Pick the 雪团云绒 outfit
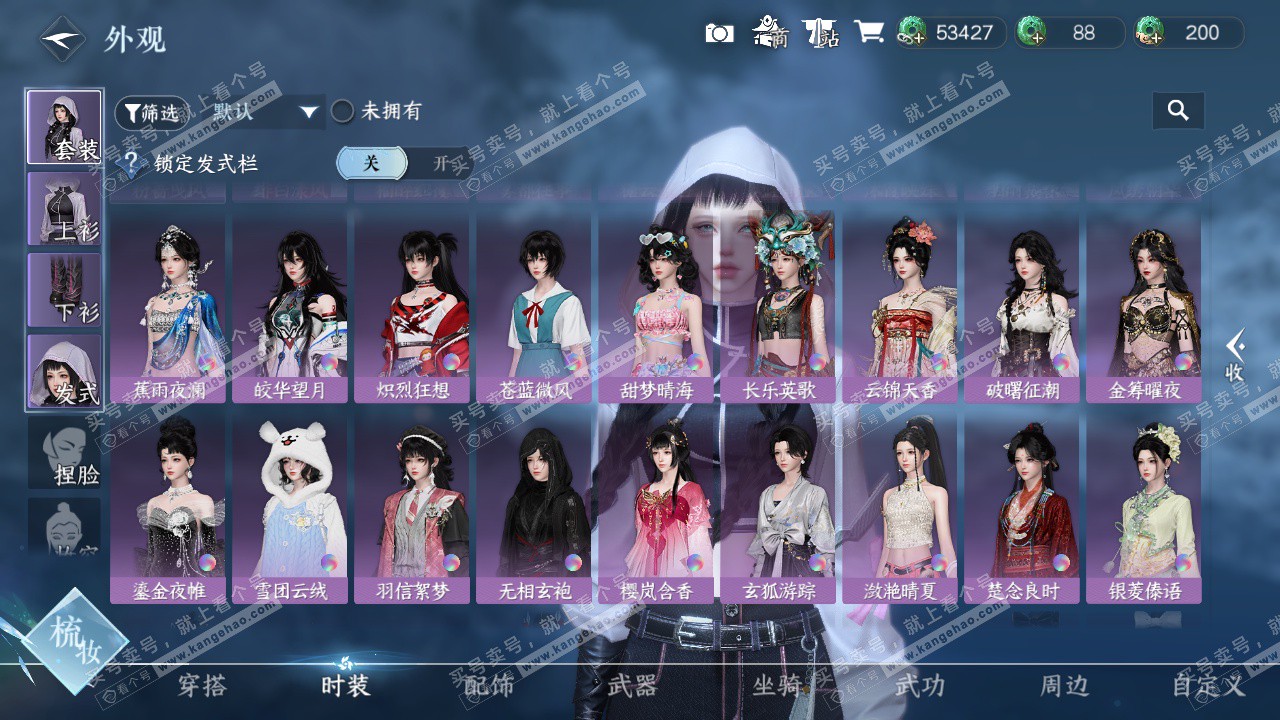This screenshot has height=720, width=1280. (290, 508)
